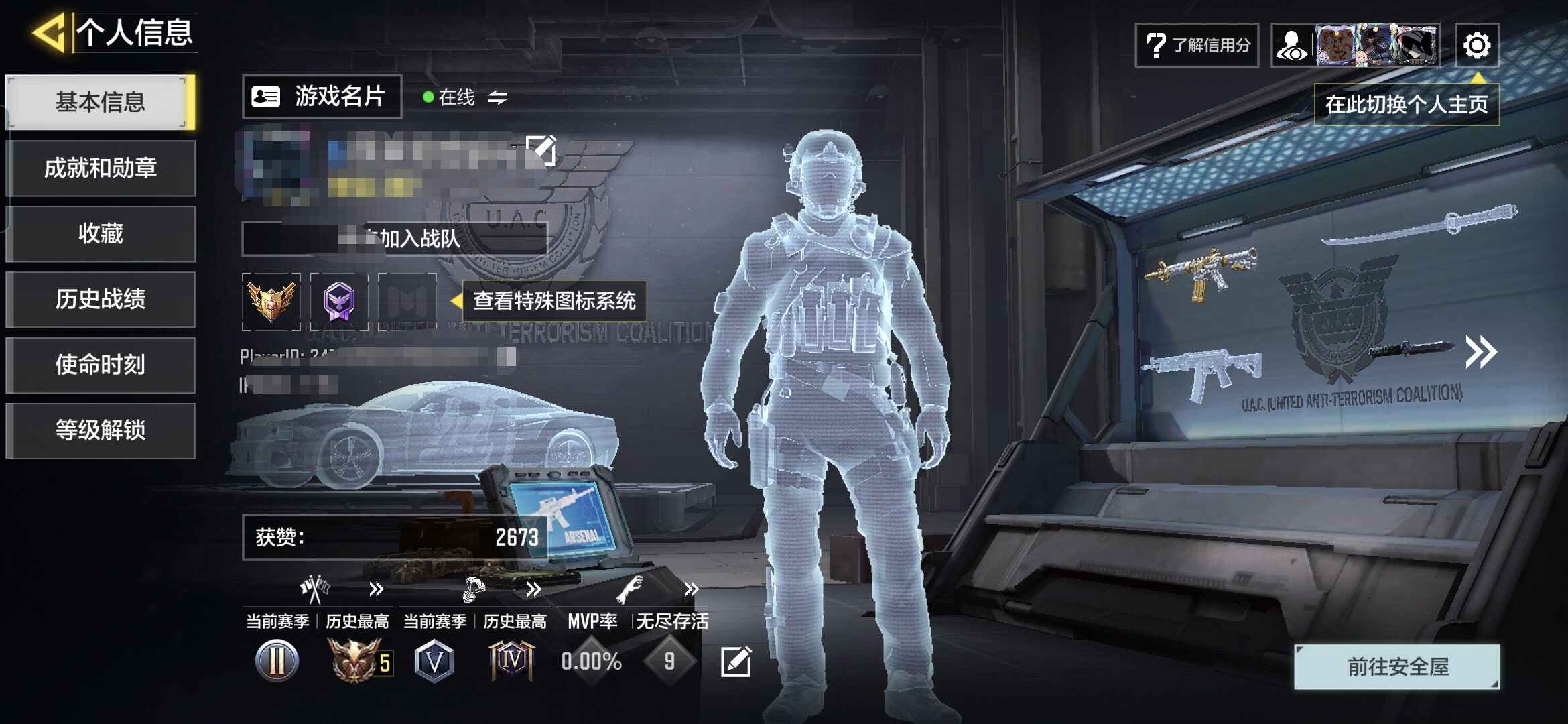Select the 基本信息 tab

click(x=101, y=103)
